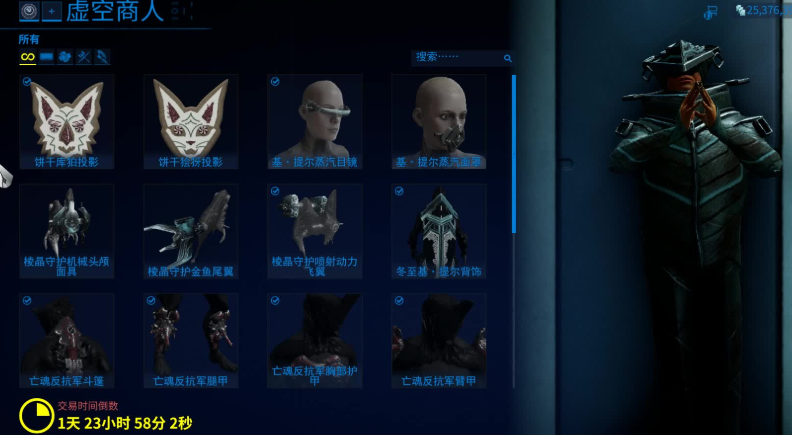Select 棱晶守护机械头颅面具 item tile

(x=66, y=230)
